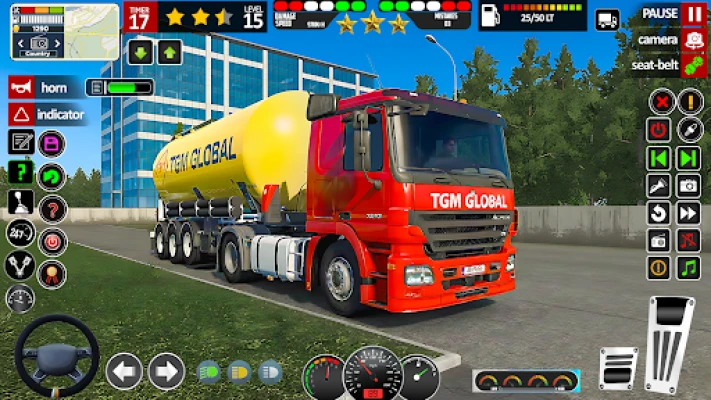Step on the brake pedal
711x400 pixels.
[618, 367]
